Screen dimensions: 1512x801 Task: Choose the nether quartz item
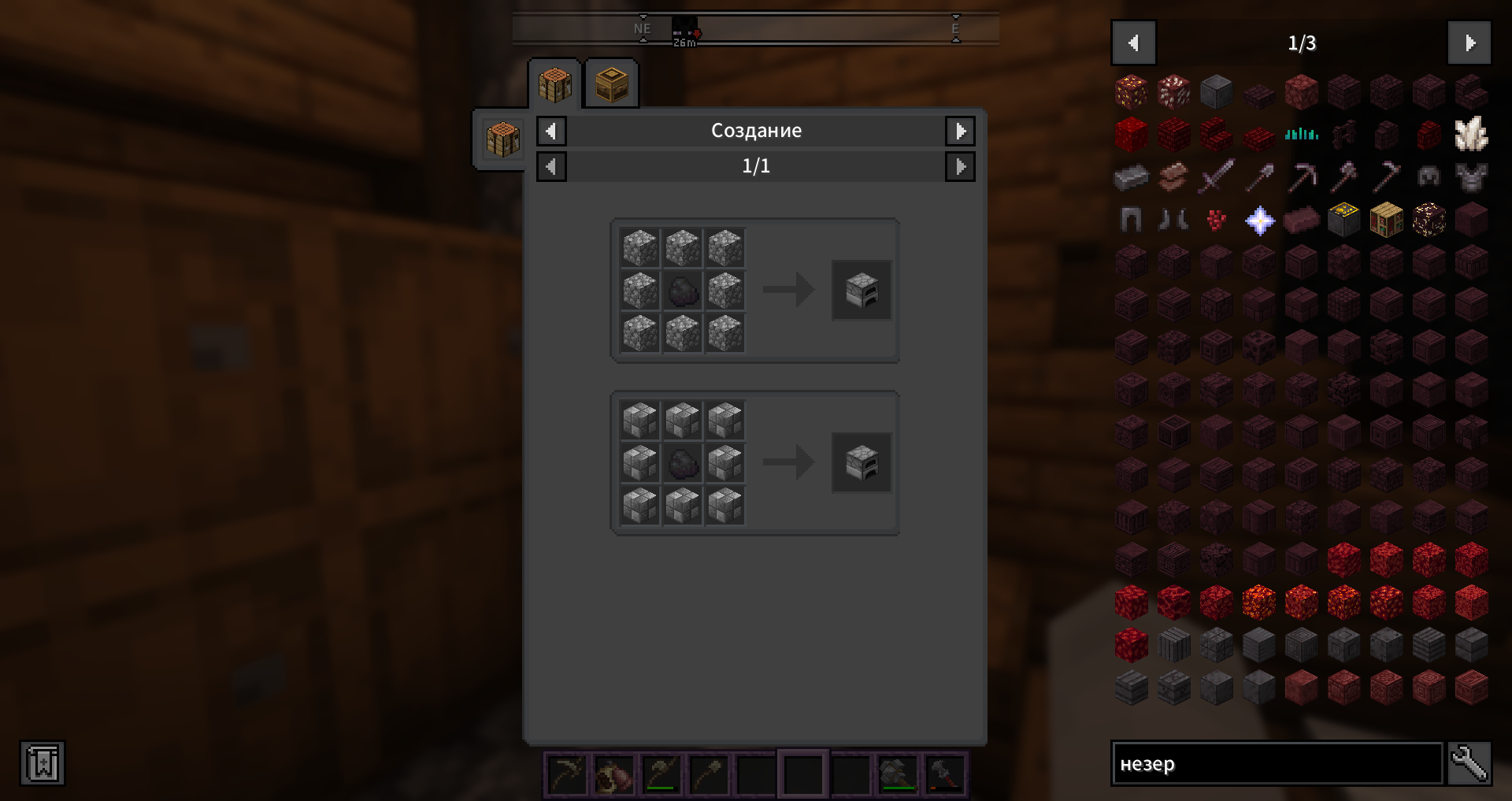click(x=1470, y=135)
